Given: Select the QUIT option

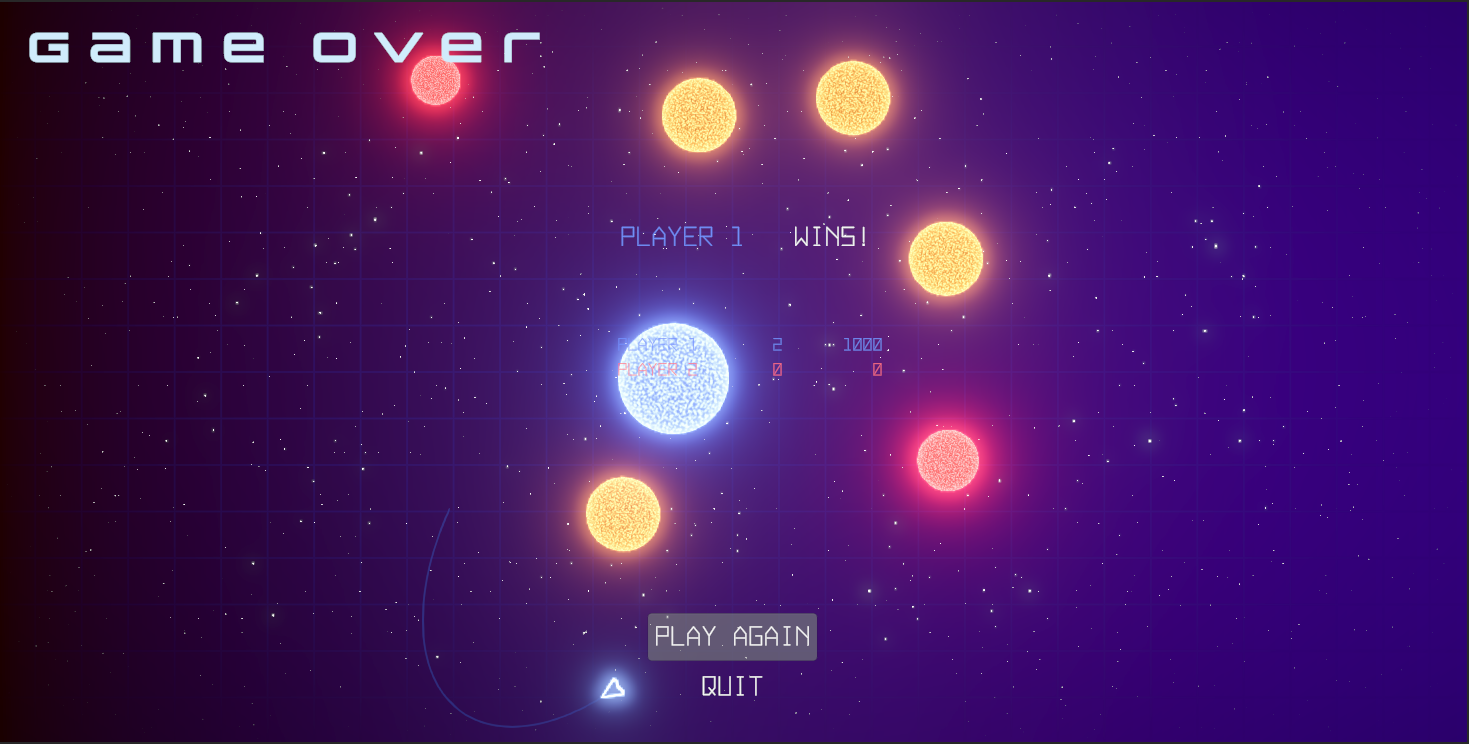Looking at the screenshot, I should [730, 686].
